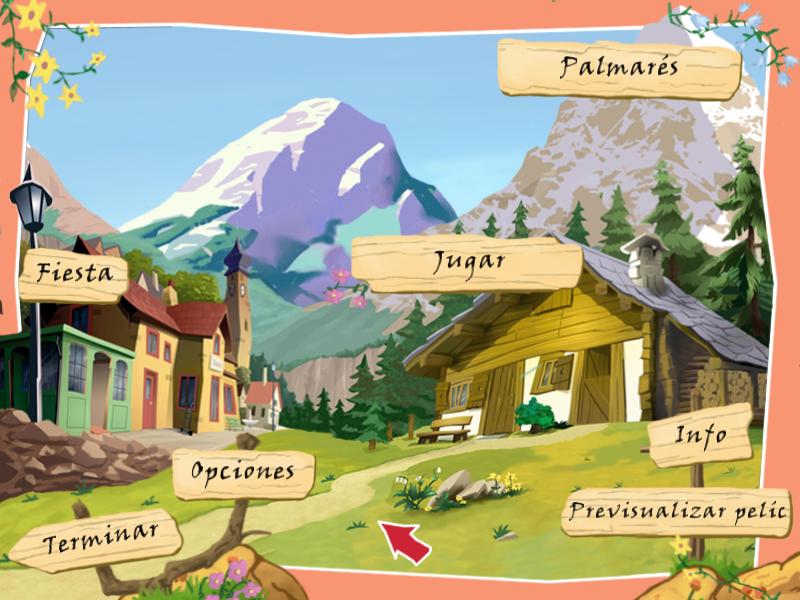The image size is (800, 600).
Task: Show the Info screen
Action: click(x=700, y=436)
